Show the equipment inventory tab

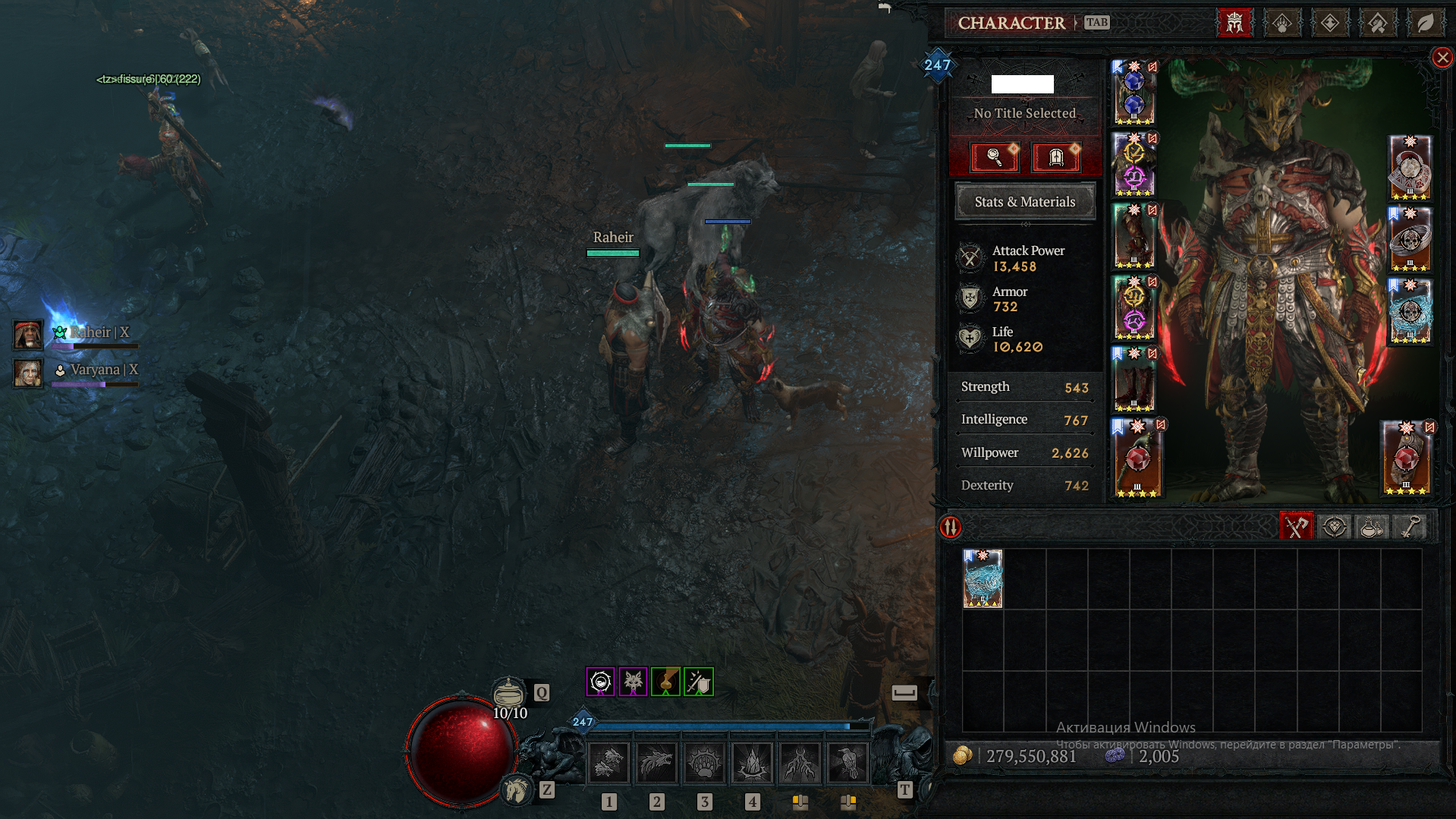[x=1296, y=527]
